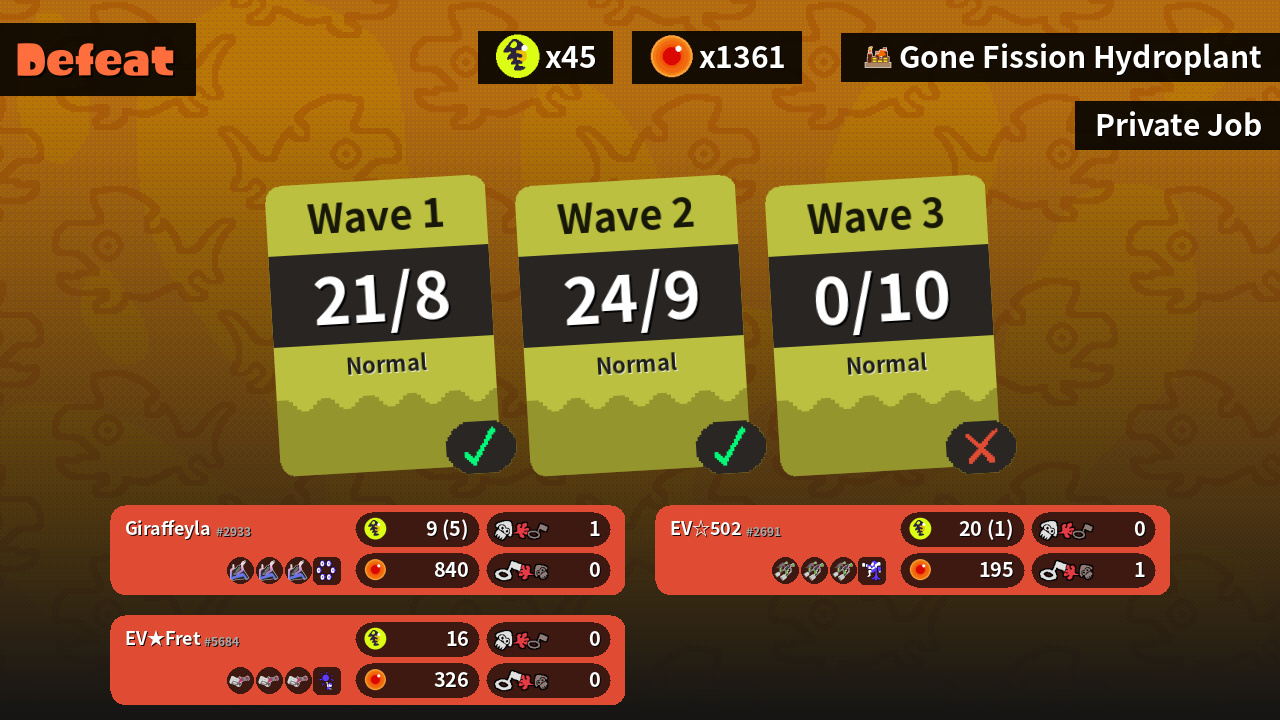The height and width of the screenshot is (720, 1280).
Task: Select player Giraffeyla's stats row
Action: (367, 550)
